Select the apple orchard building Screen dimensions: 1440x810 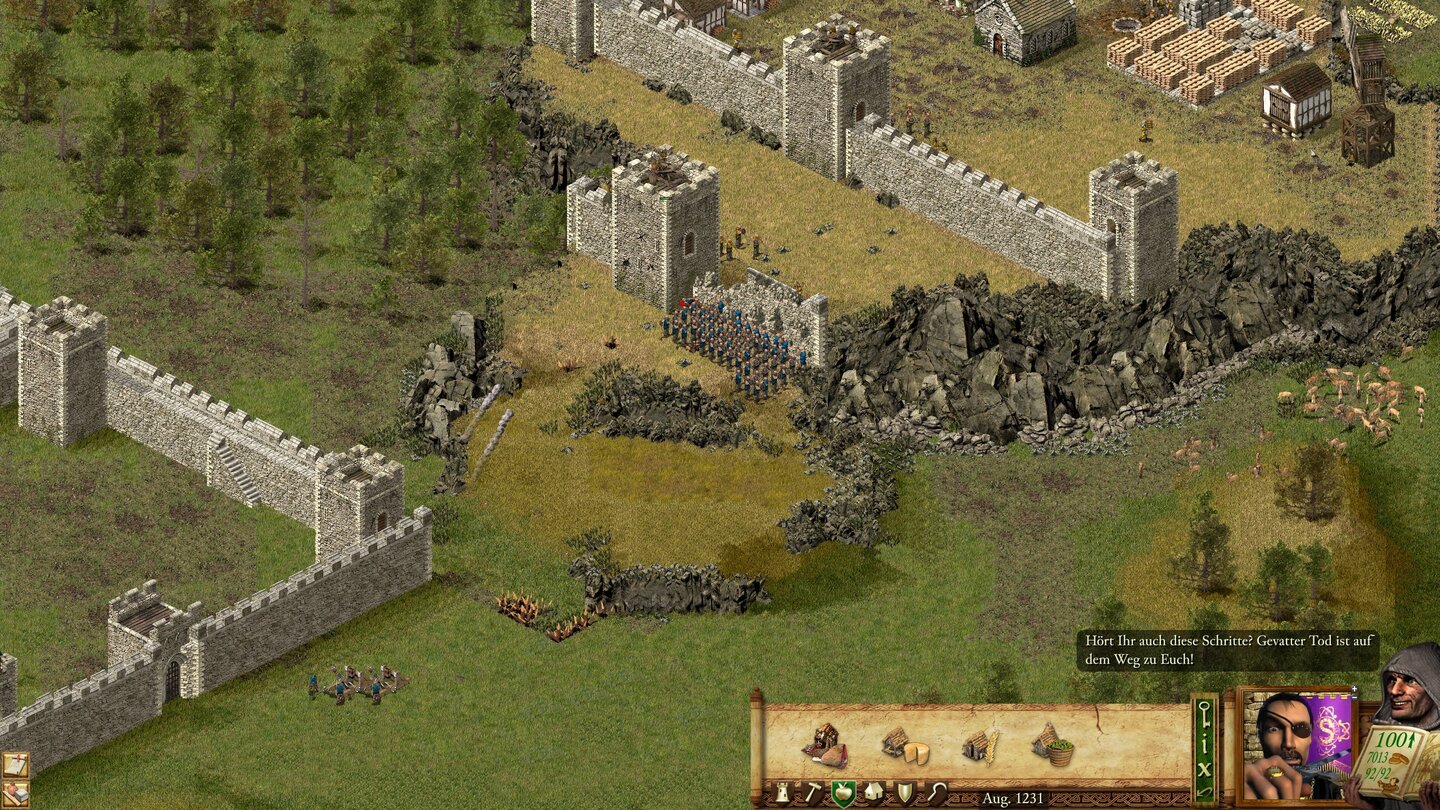click(1052, 745)
